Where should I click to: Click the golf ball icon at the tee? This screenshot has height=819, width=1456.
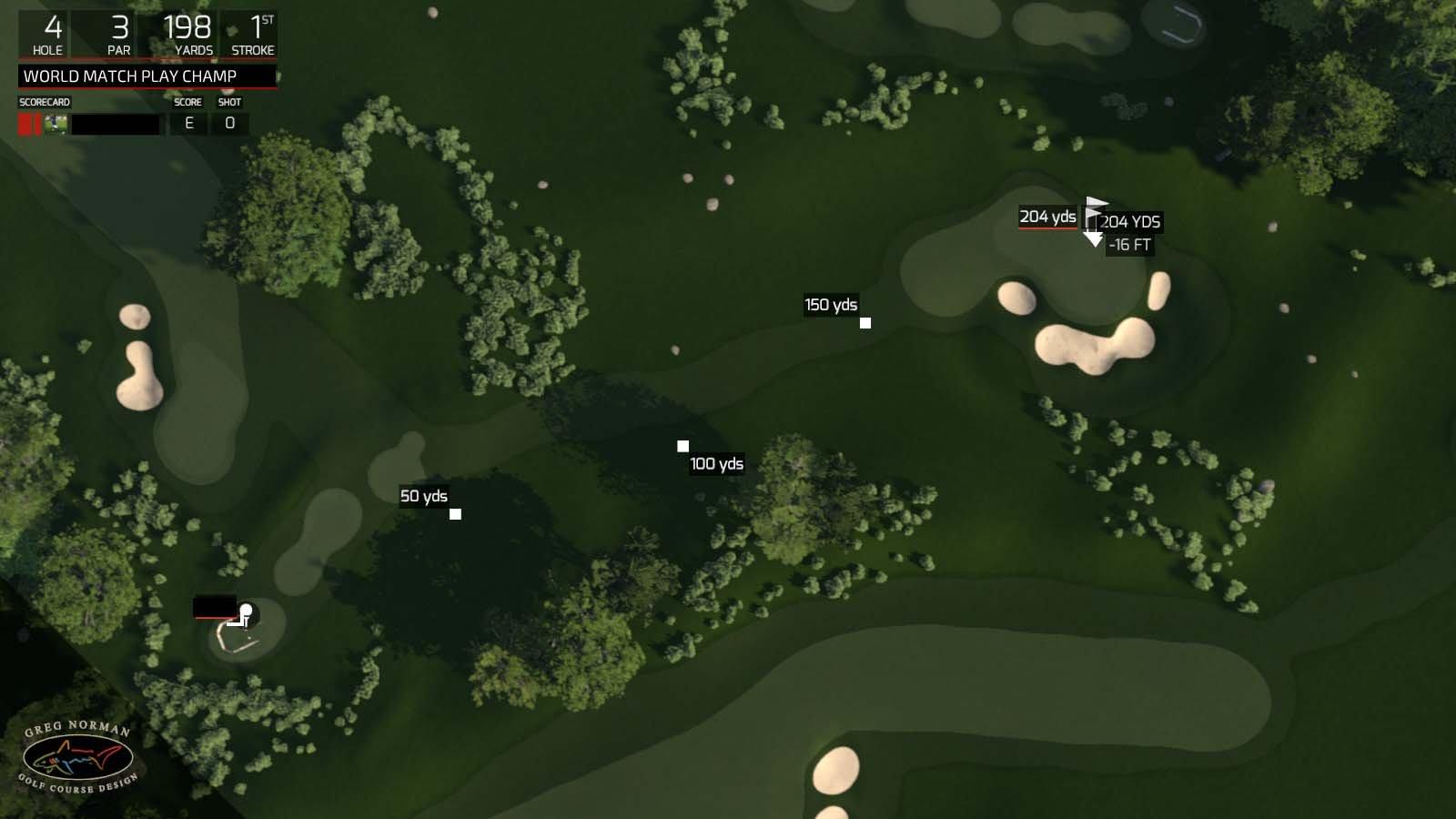pyautogui.click(x=248, y=609)
